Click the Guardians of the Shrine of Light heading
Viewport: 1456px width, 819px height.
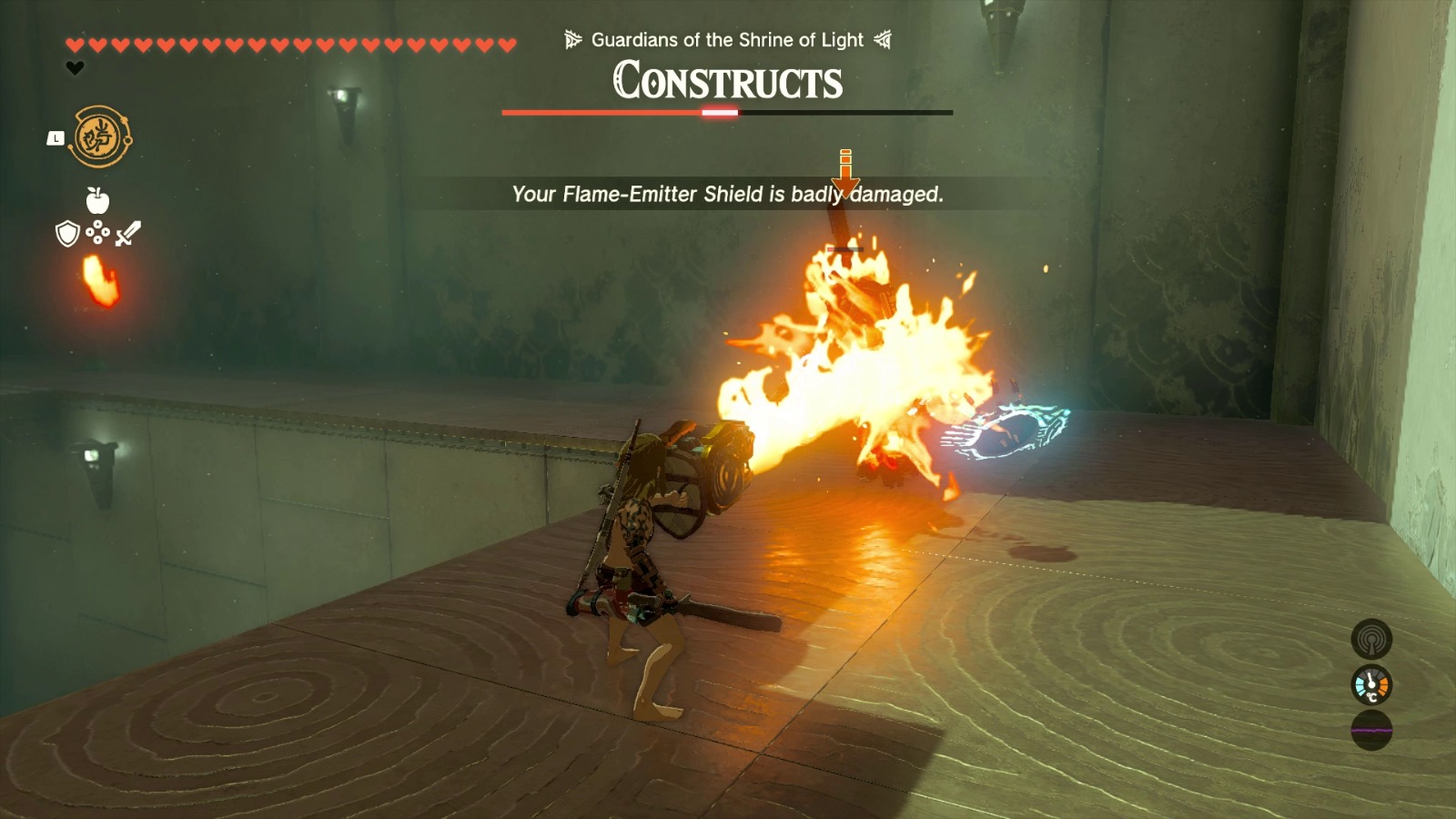pyautogui.click(x=726, y=40)
